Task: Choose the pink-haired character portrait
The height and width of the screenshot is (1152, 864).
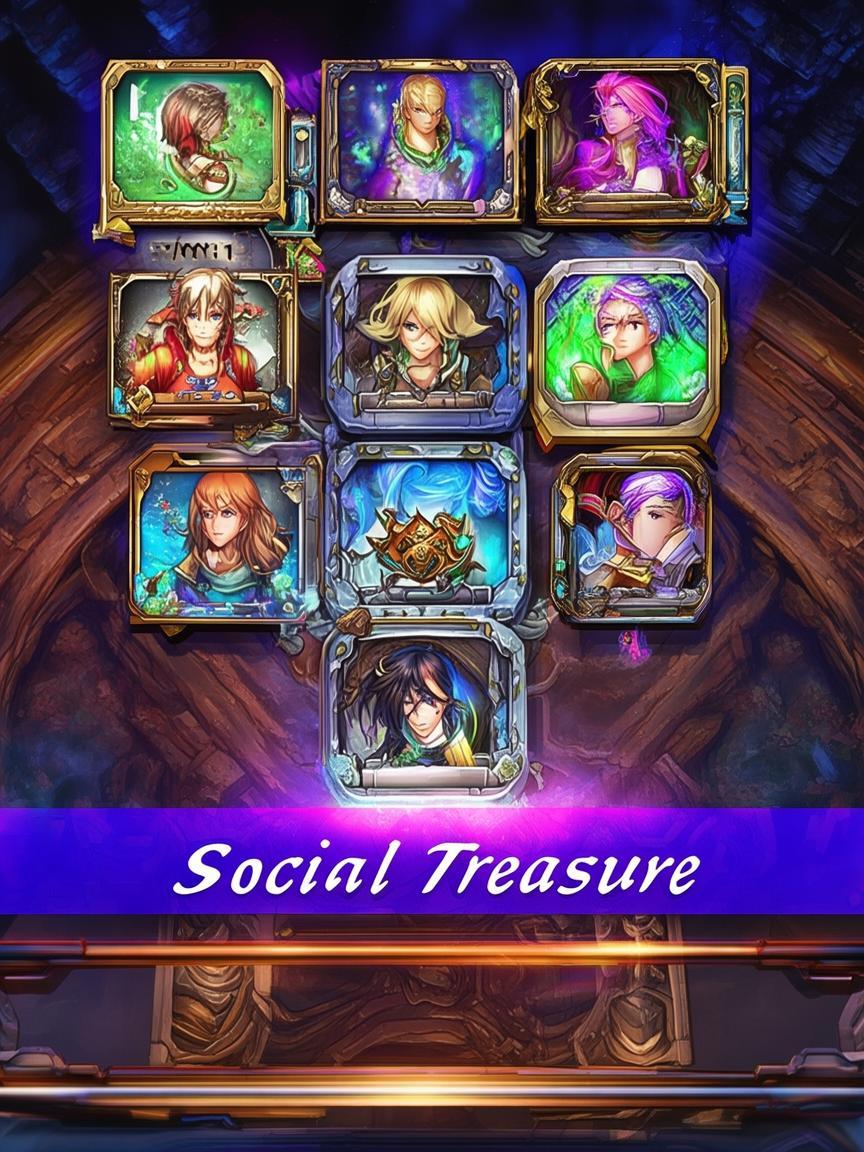Action: (628, 139)
